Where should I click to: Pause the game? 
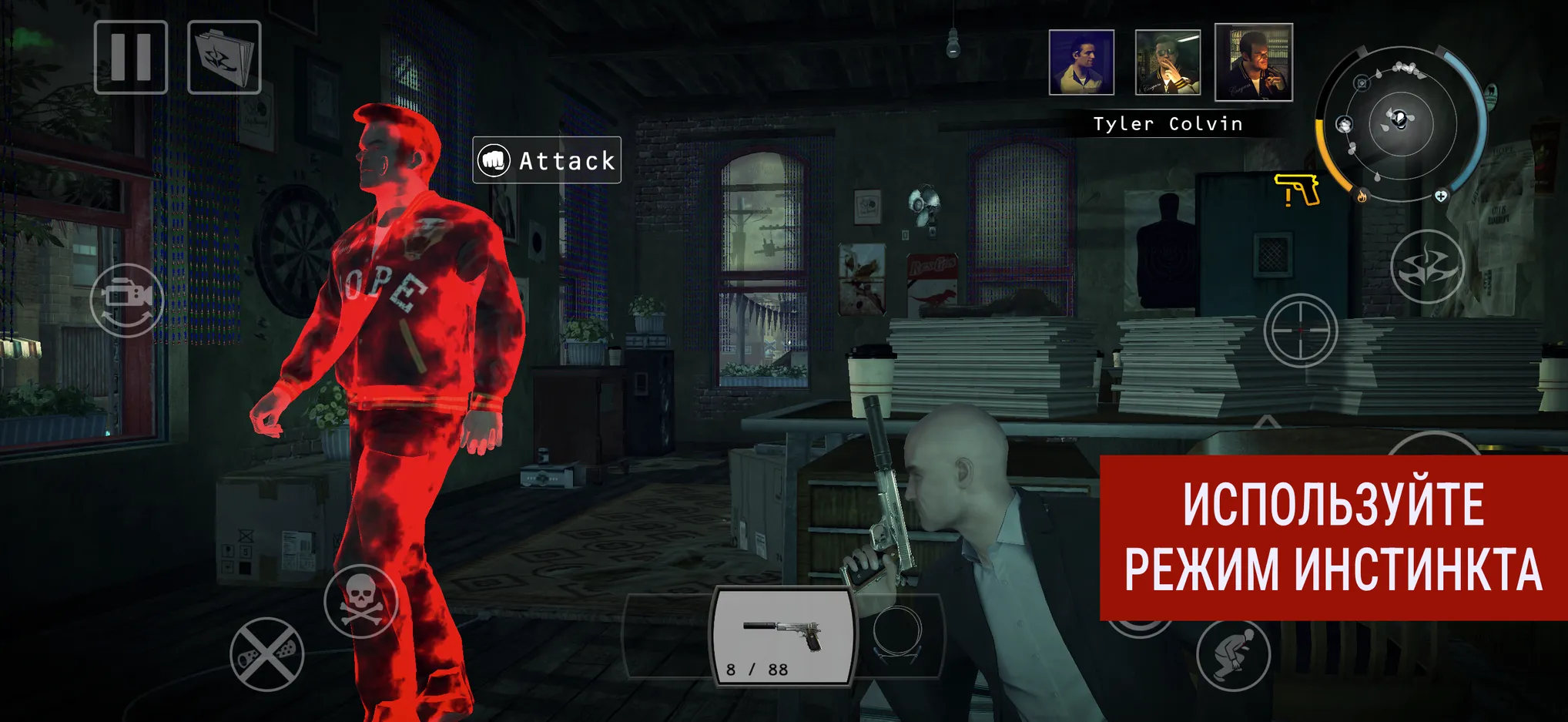(x=131, y=58)
